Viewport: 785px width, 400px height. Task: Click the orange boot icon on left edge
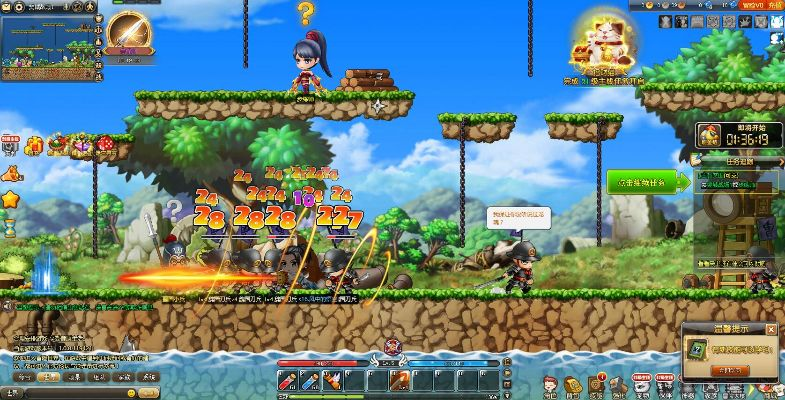(10, 173)
